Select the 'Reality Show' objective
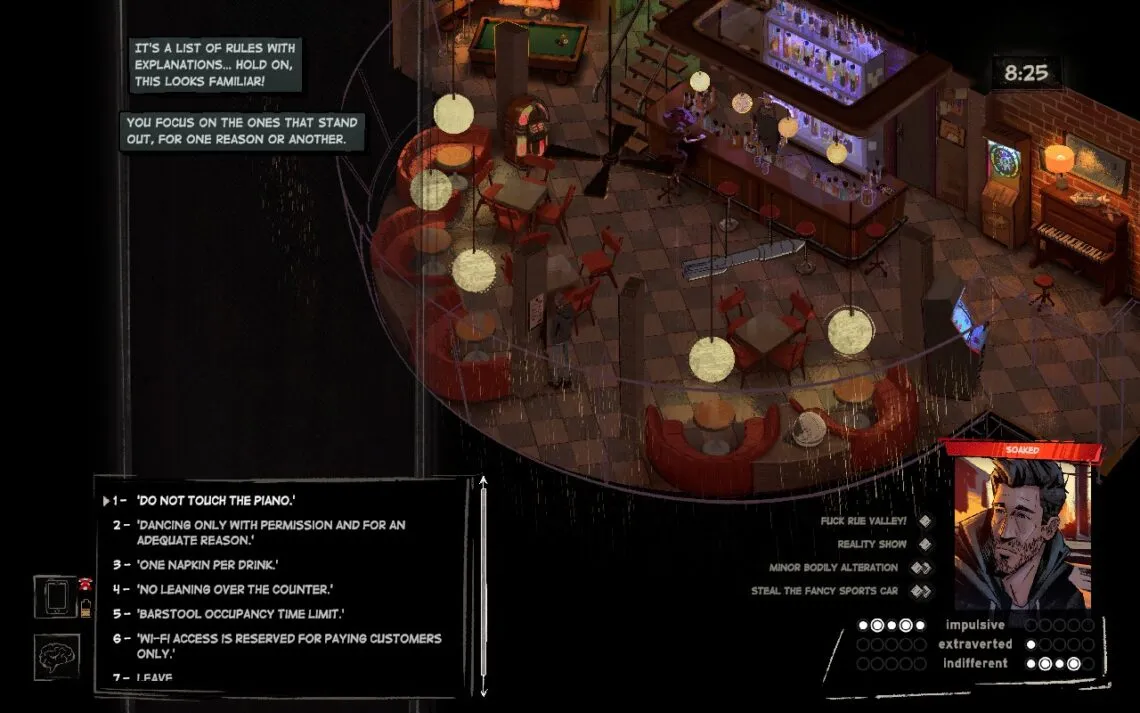1140x713 pixels. 872,544
